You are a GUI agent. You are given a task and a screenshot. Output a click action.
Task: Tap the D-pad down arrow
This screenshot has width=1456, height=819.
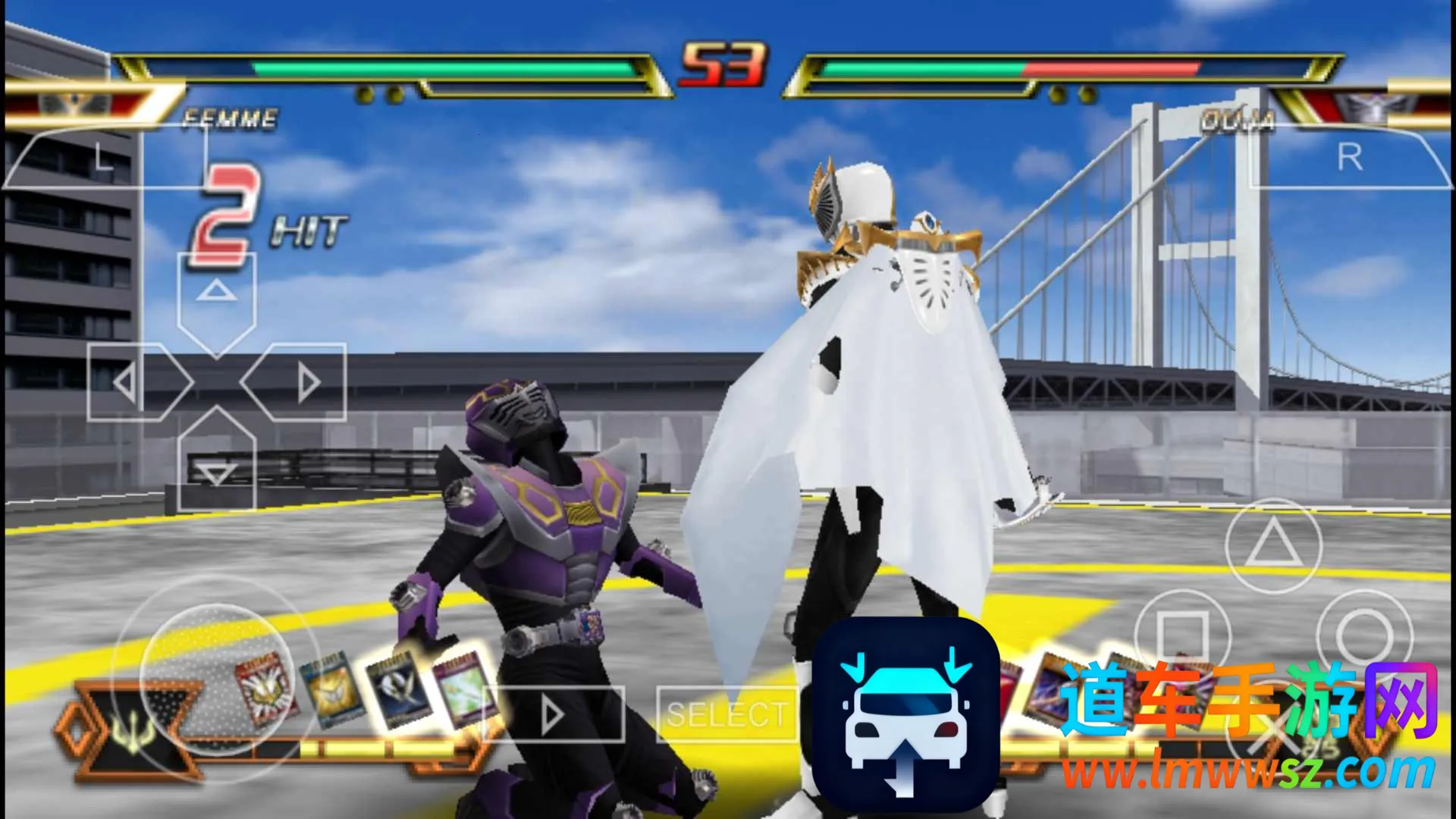(216, 466)
